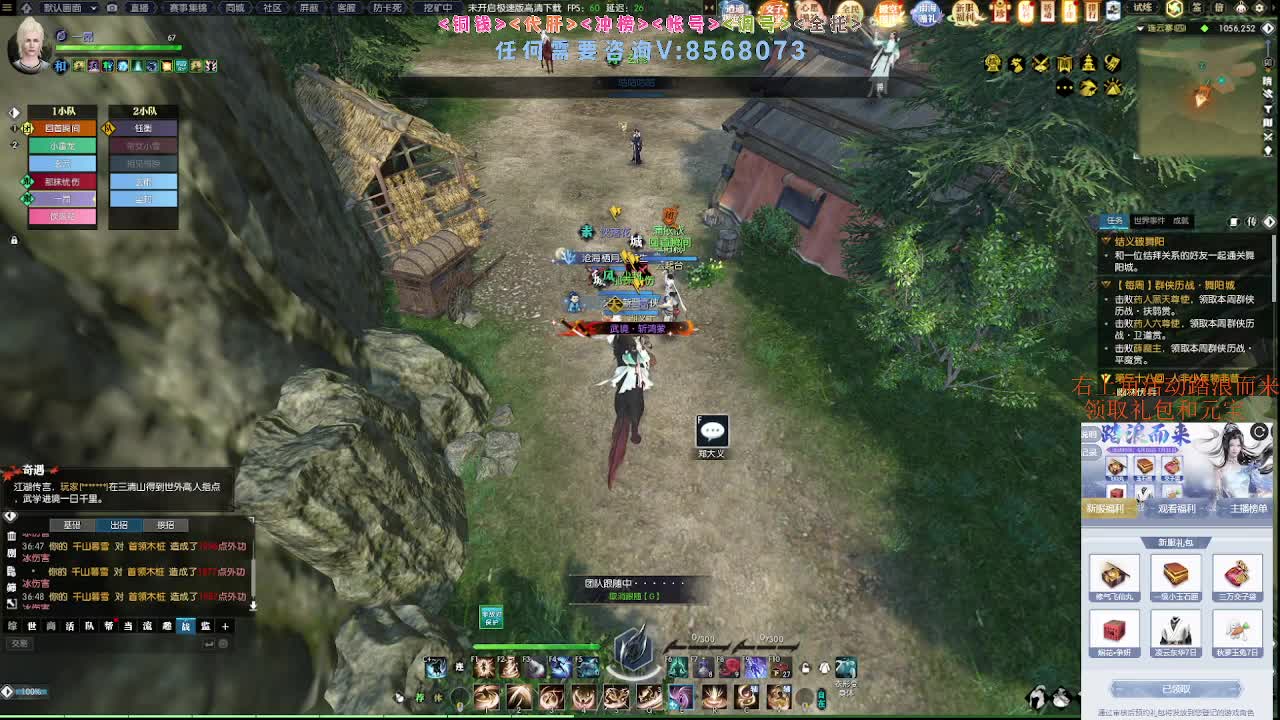The width and height of the screenshot is (1280, 720).
Task: Collapse the quest tracker with the right-side chevron
Action: pyautogui.click(x=1271, y=222)
